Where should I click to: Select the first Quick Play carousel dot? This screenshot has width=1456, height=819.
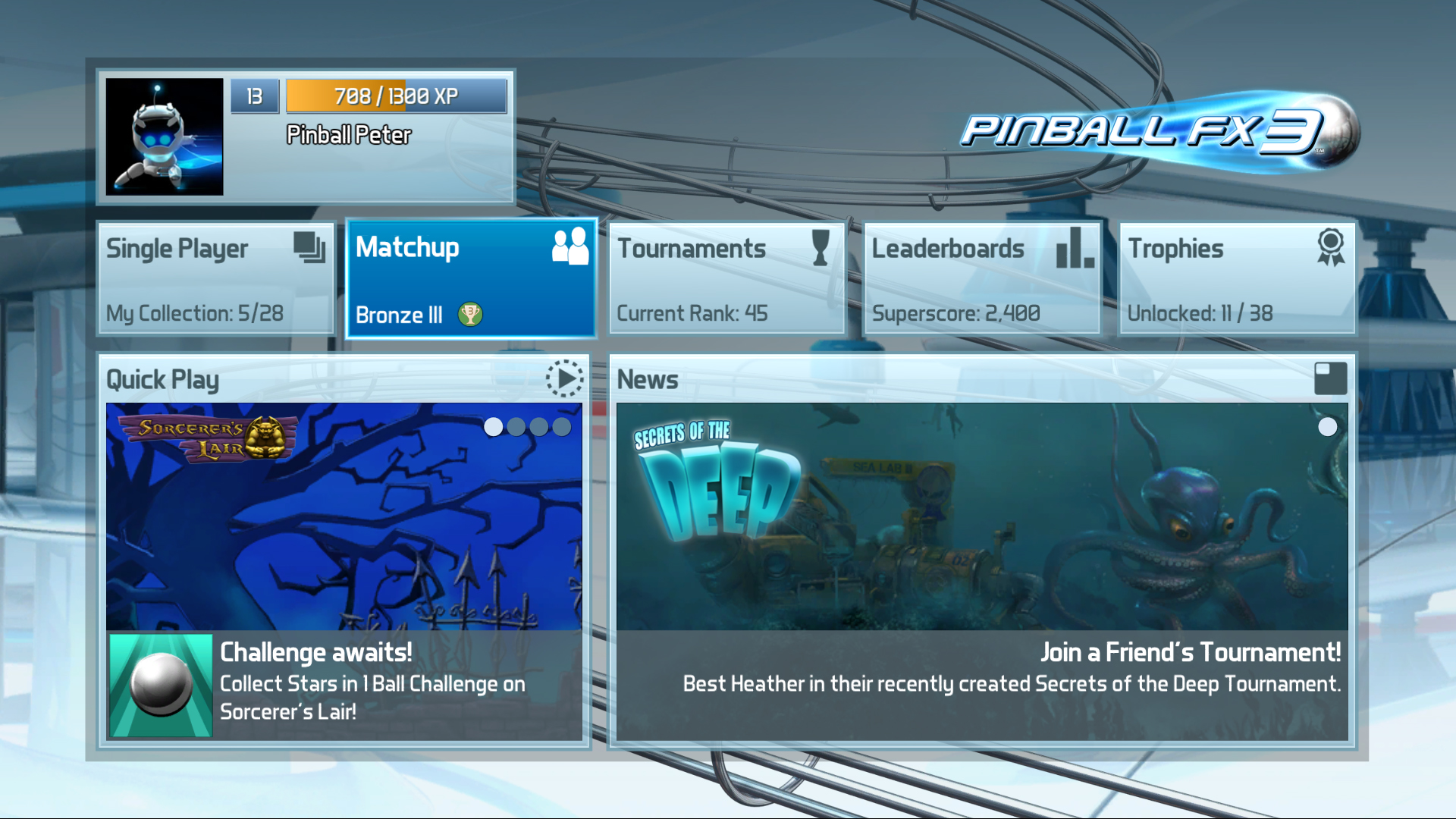tap(494, 428)
